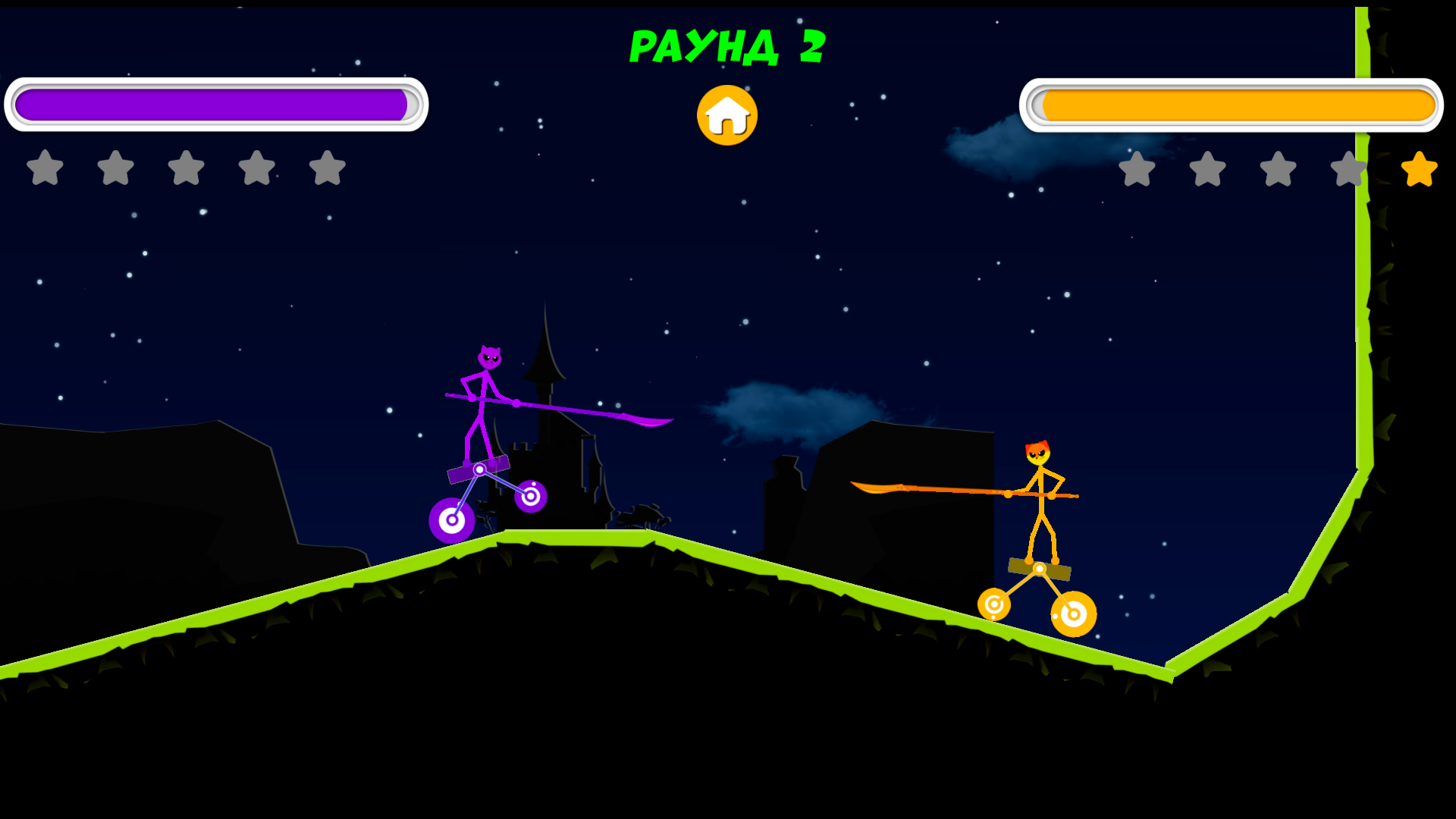This screenshot has width=1456, height=819.
Task: Click the fifth gray star on the left side
Action: [x=328, y=168]
